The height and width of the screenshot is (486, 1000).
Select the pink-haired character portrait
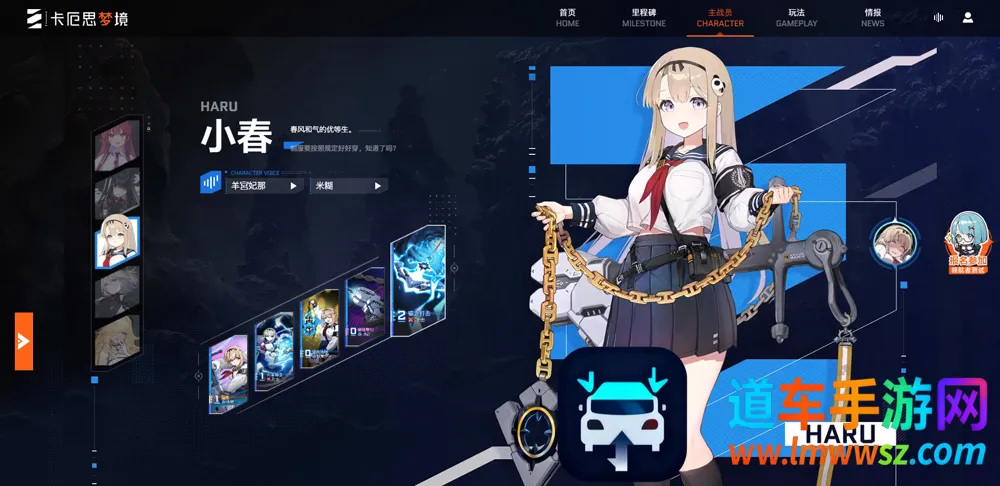(116, 149)
